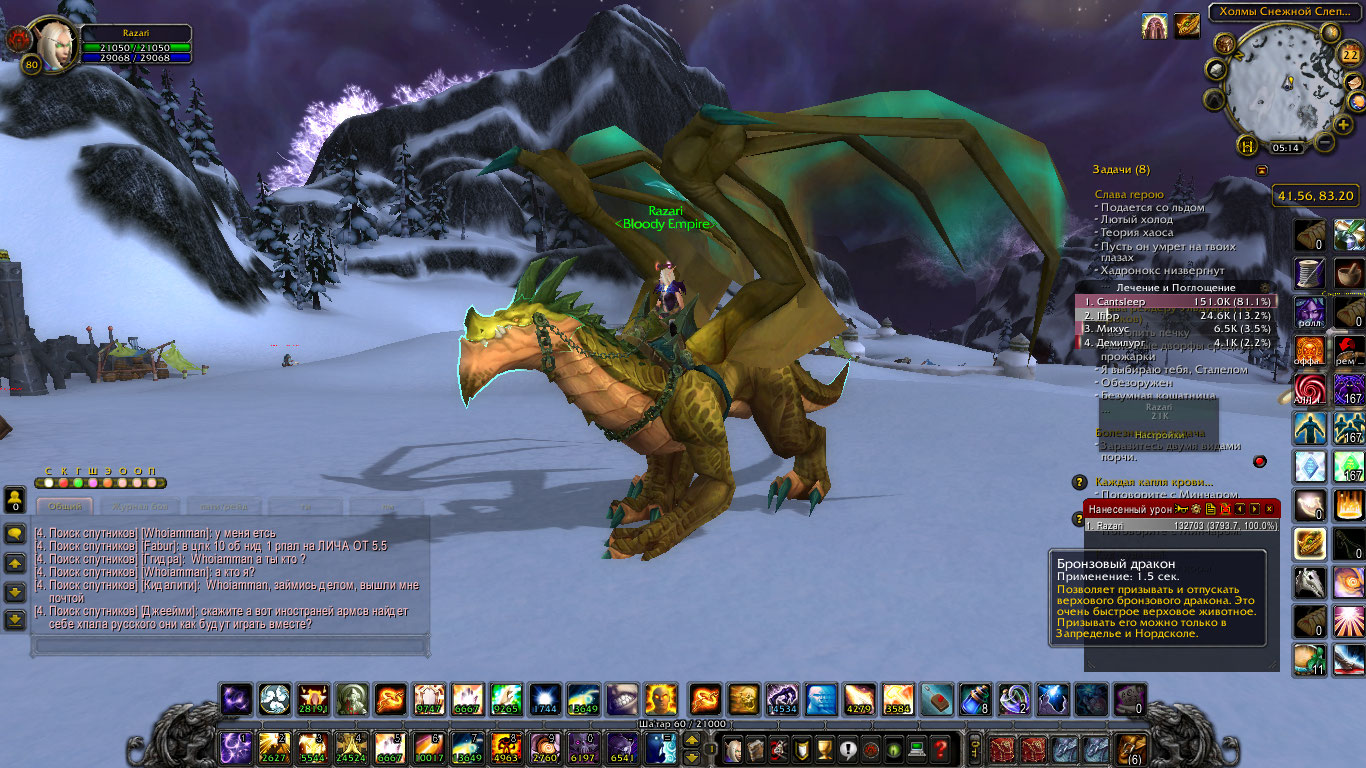The height and width of the screenshot is (768, 1366).
Task: Switch to the Общий chat tab
Action: pos(65,507)
